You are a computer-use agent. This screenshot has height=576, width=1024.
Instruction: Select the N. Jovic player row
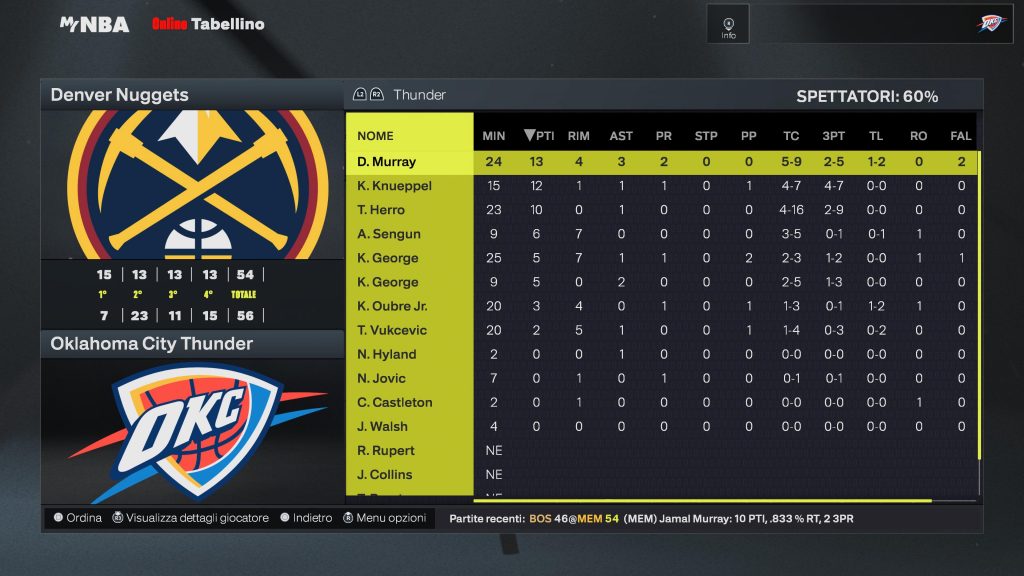(384, 378)
